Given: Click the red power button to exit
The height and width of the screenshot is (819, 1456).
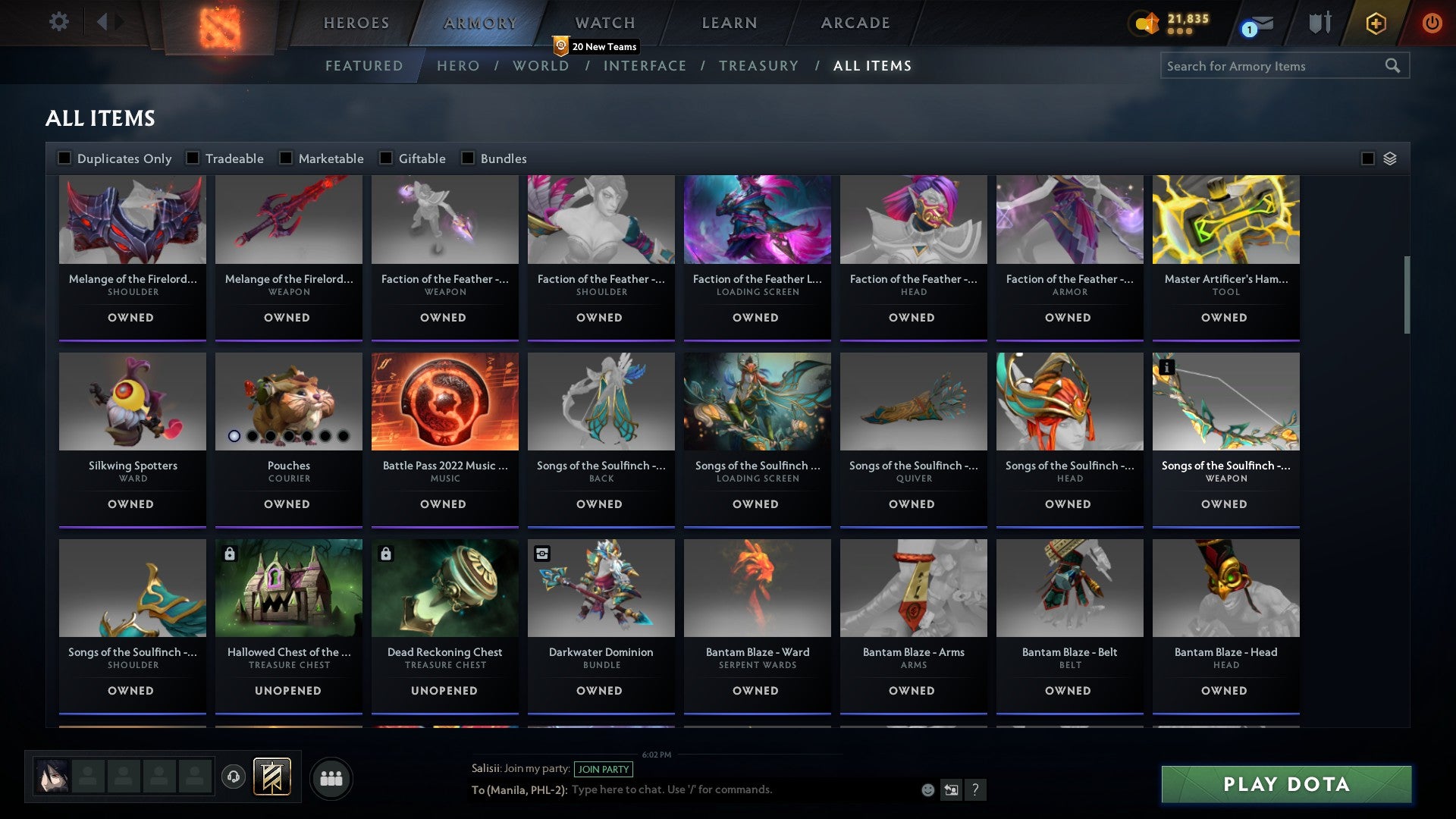Looking at the screenshot, I should (x=1432, y=22).
